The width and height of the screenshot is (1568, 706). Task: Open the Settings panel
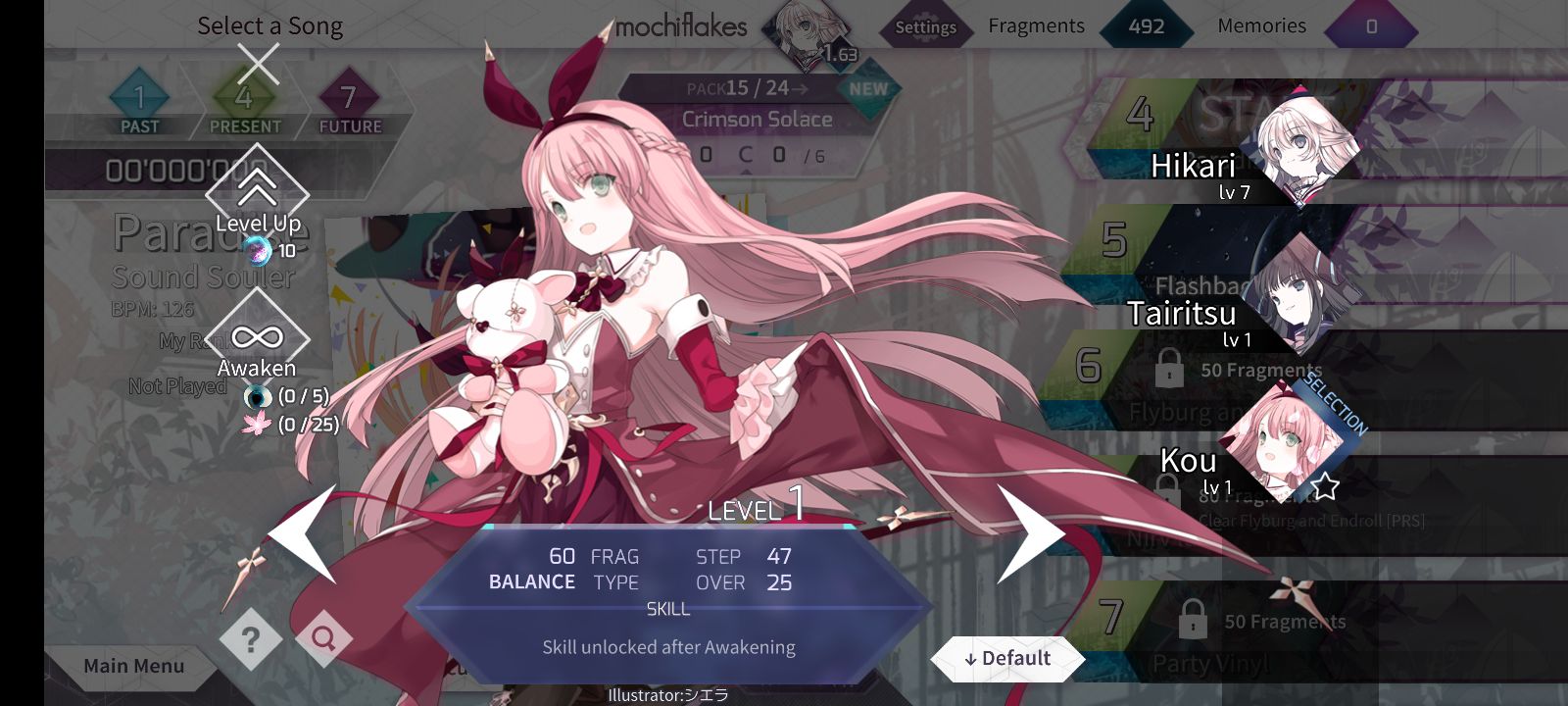tap(925, 27)
